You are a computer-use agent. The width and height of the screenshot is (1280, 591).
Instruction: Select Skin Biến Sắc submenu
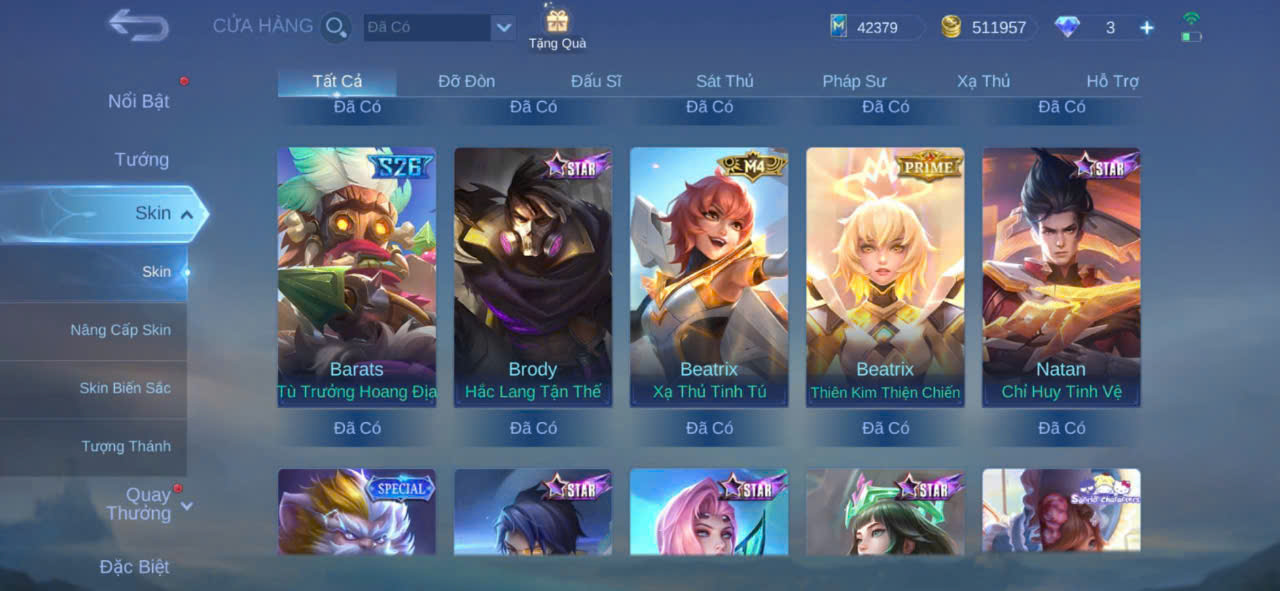(125, 388)
